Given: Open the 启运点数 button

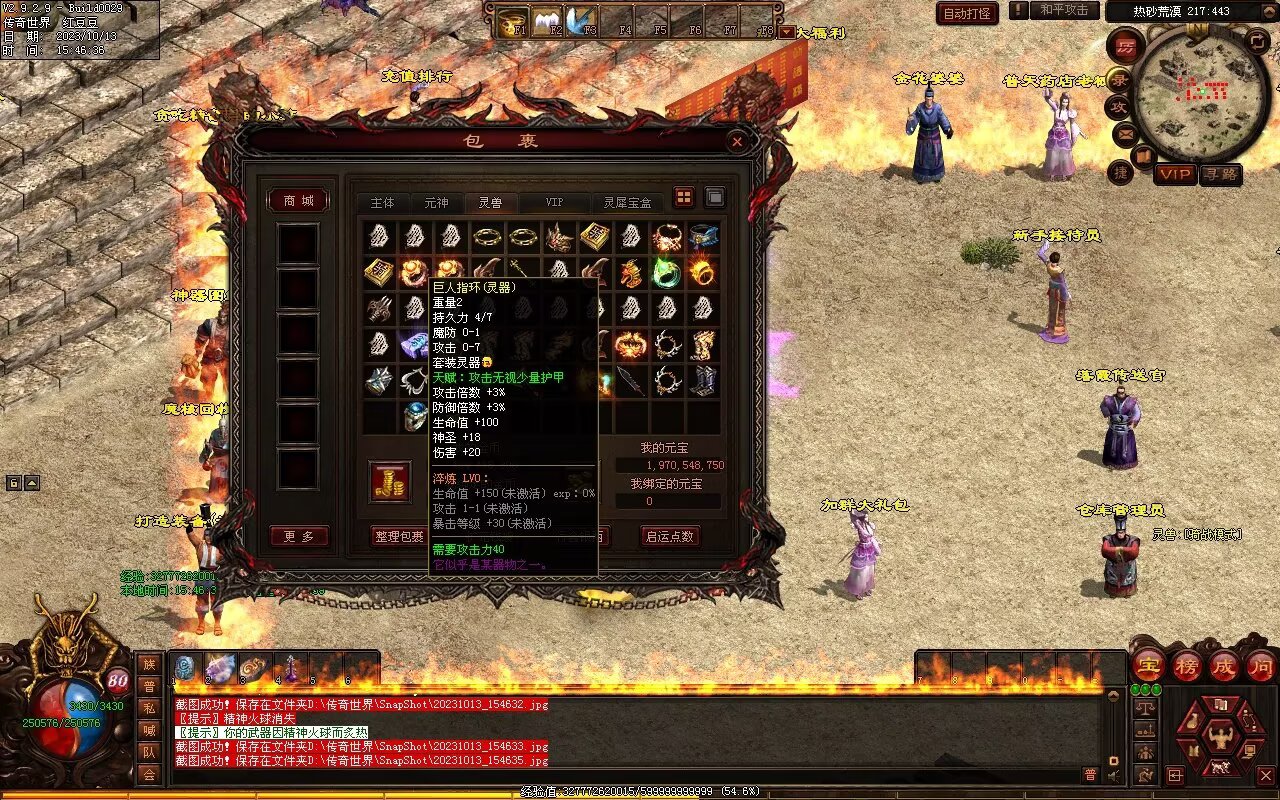Looking at the screenshot, I should pyautogui.click(x=669, y=537).
